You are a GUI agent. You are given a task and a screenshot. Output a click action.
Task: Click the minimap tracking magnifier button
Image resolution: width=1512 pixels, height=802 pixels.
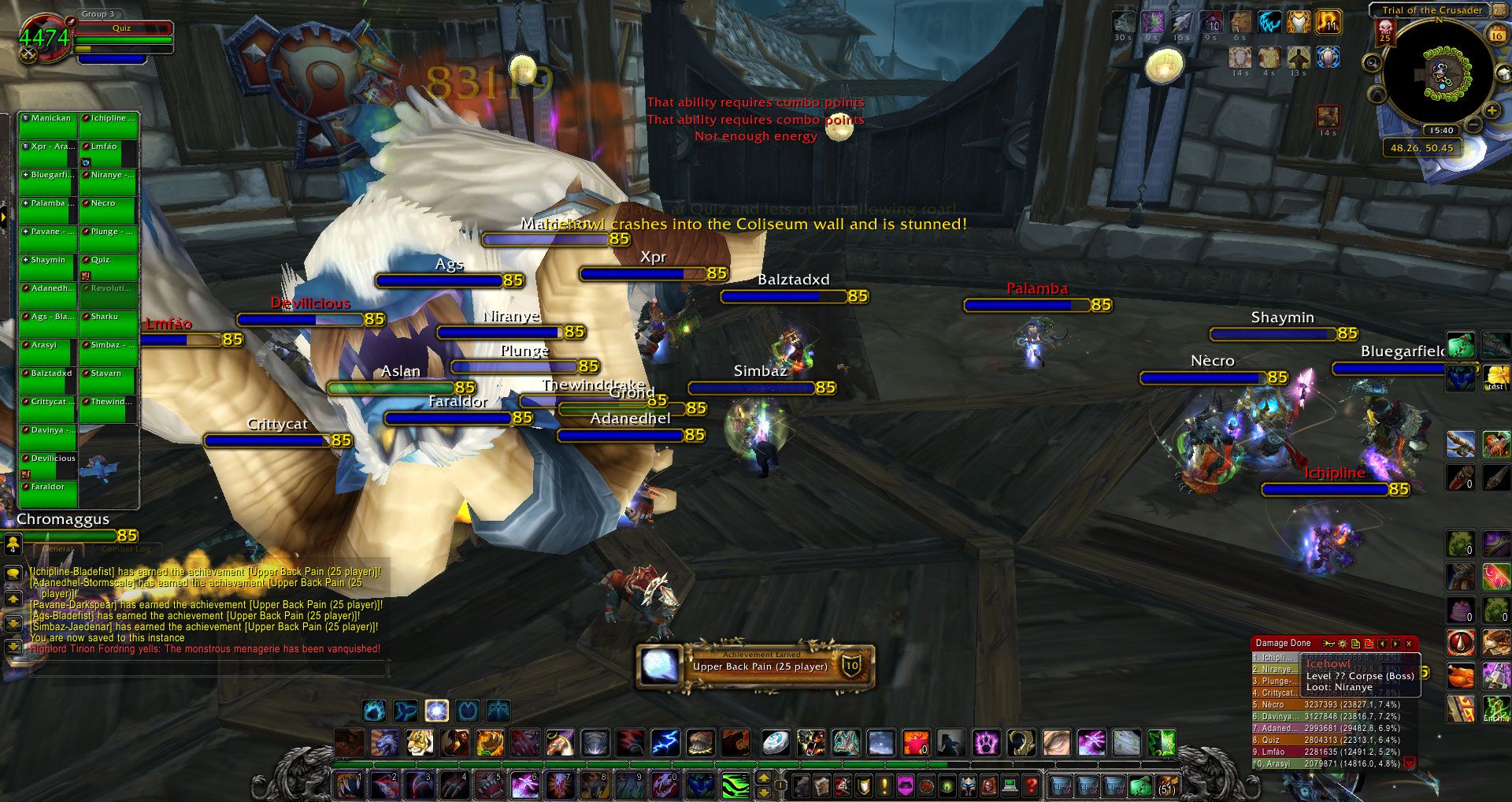[1373, 63]
